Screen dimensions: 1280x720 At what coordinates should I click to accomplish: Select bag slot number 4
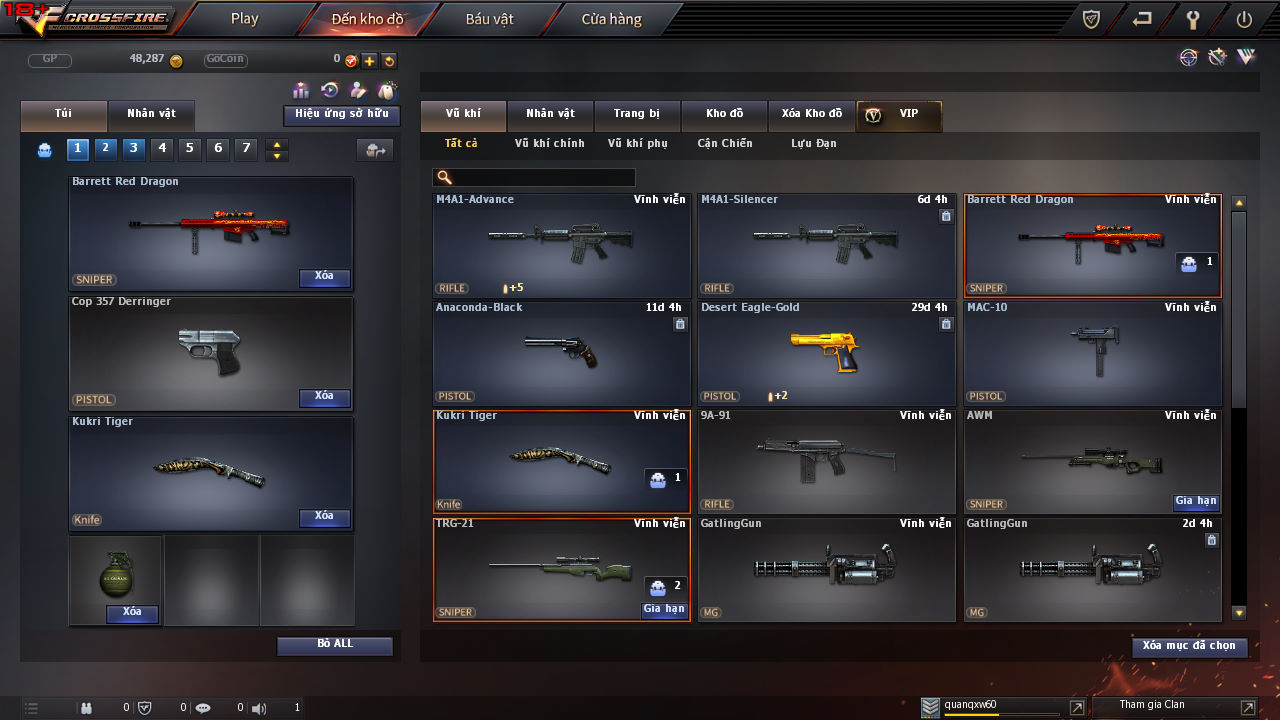[162, 149]
